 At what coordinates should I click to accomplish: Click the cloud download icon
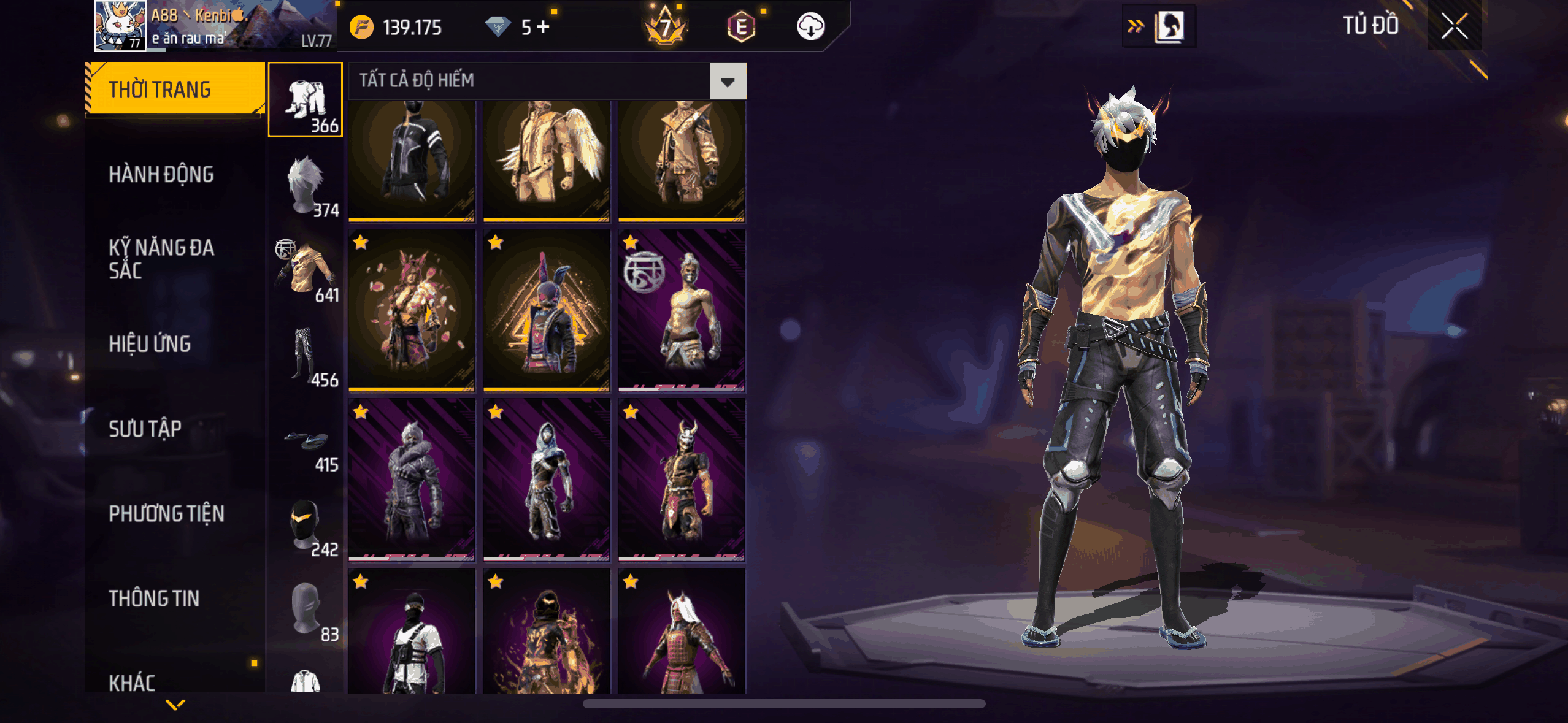tap(810, 26)
